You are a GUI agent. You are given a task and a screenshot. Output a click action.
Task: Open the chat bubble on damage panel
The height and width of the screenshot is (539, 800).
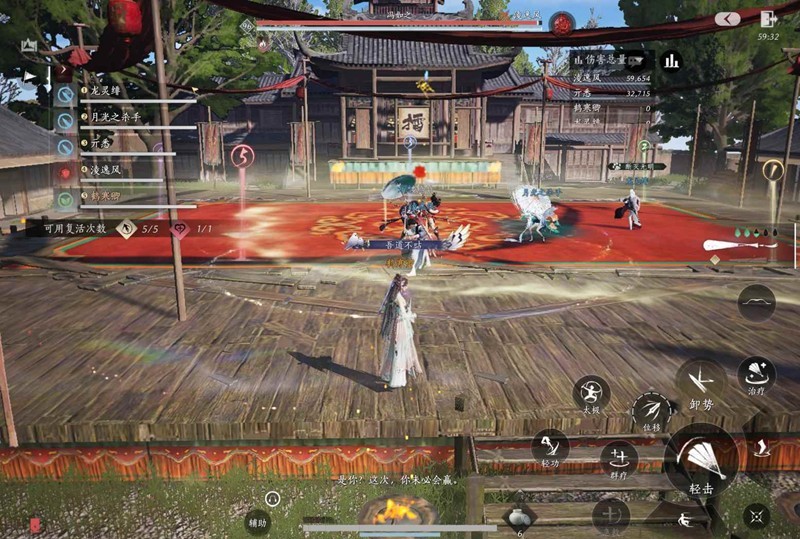click(632, 60)
